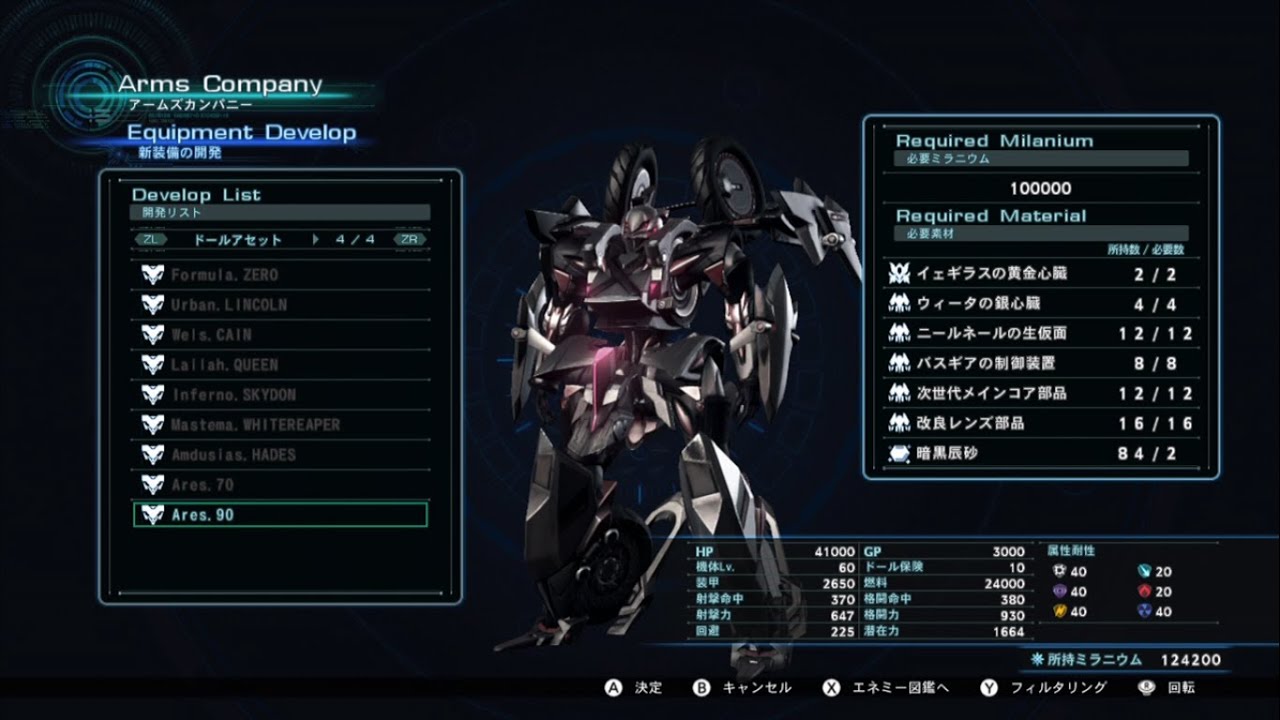Image resolution: width=1280 pixels, height=720 pixels.
Task: Switch to the previous develop category with ZL
Action: pos(150,240)
